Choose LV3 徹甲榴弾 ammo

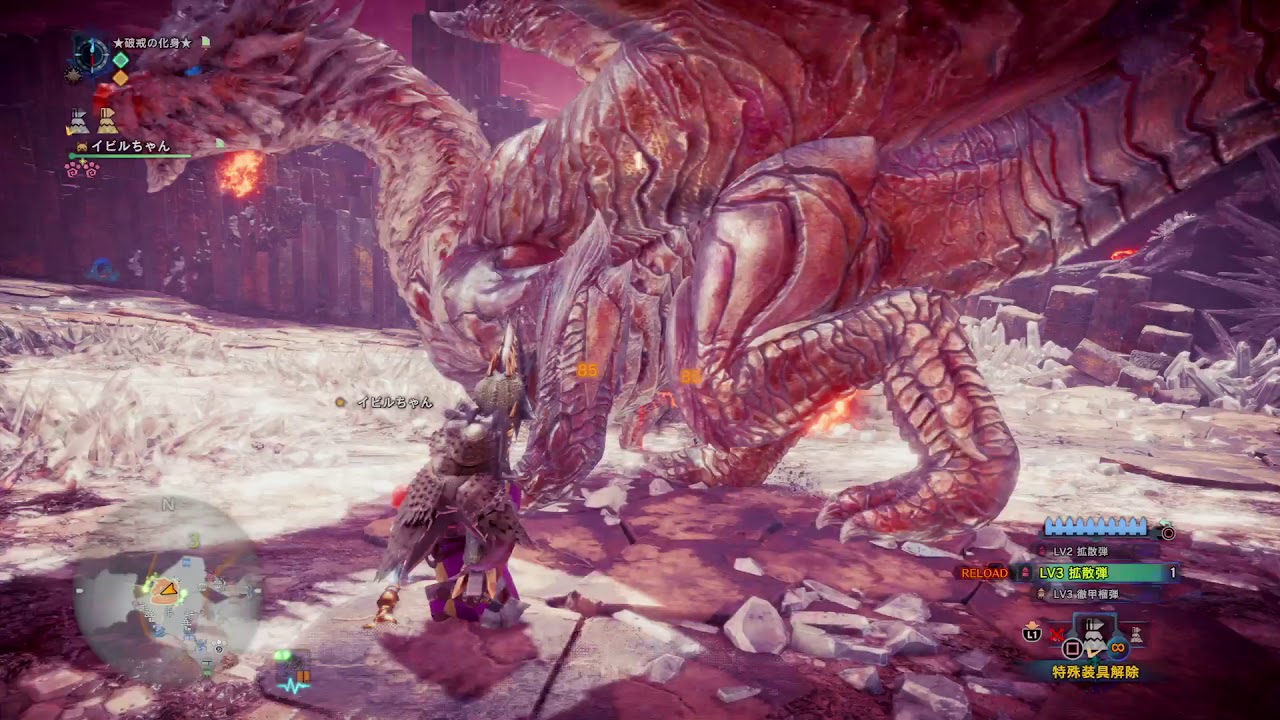pyautogui.click(x=1083, y=594)
